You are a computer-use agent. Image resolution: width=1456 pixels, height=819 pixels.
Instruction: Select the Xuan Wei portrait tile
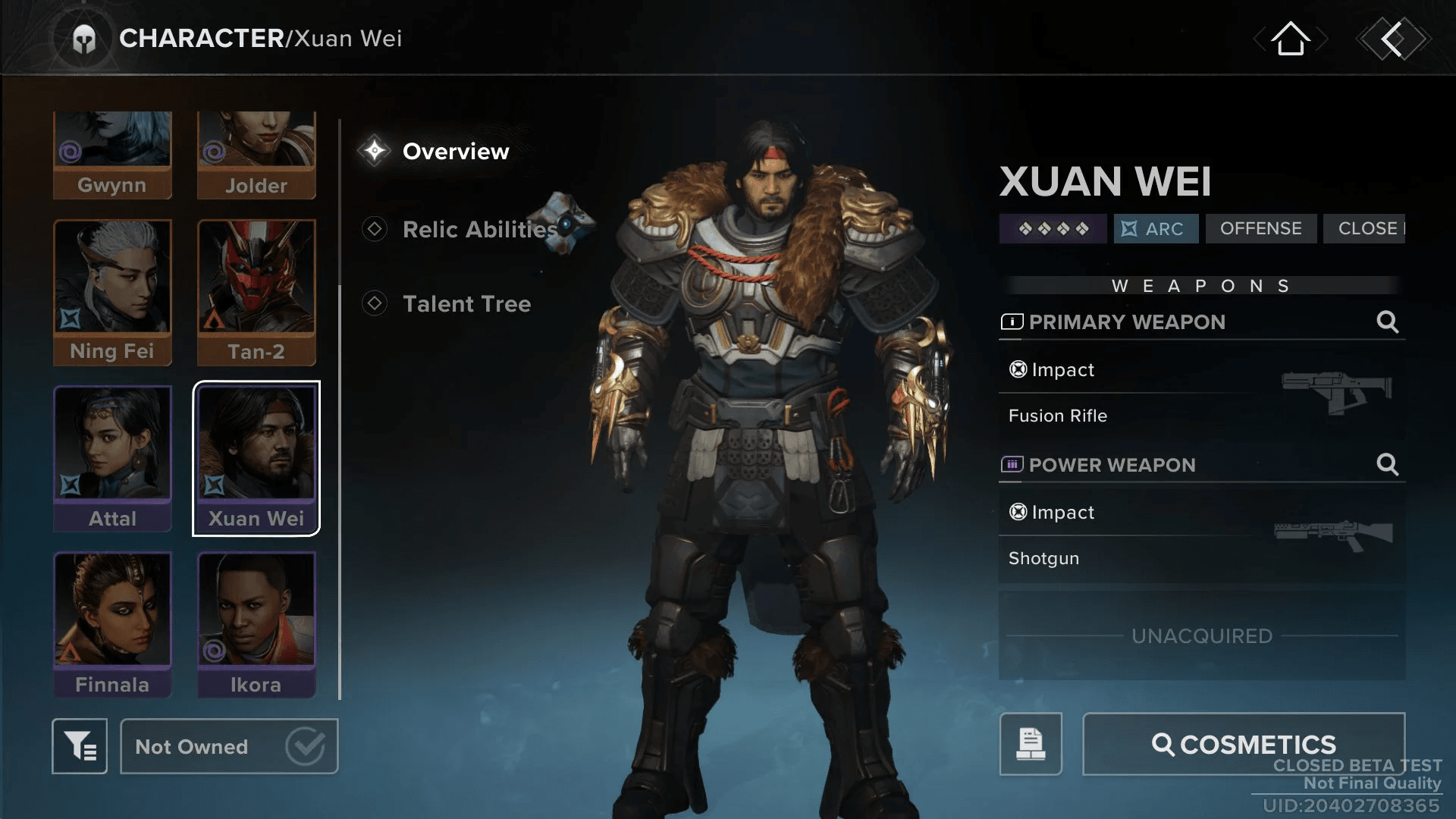point(256,458)
